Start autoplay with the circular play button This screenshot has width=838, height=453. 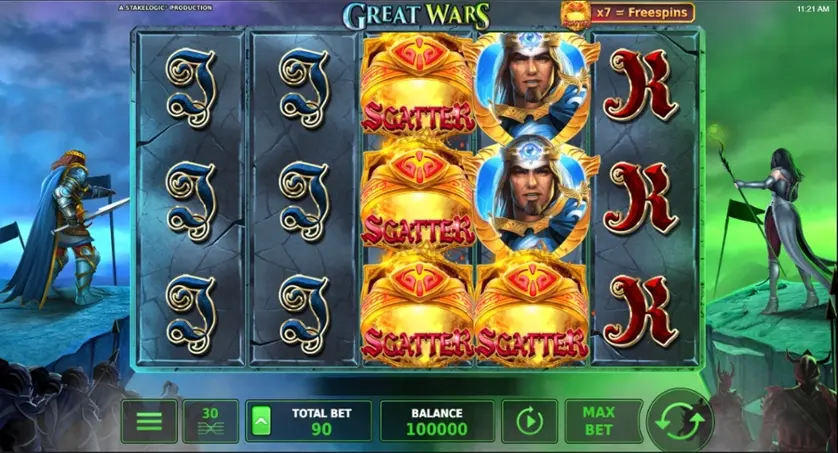click(x=529, y=421)
